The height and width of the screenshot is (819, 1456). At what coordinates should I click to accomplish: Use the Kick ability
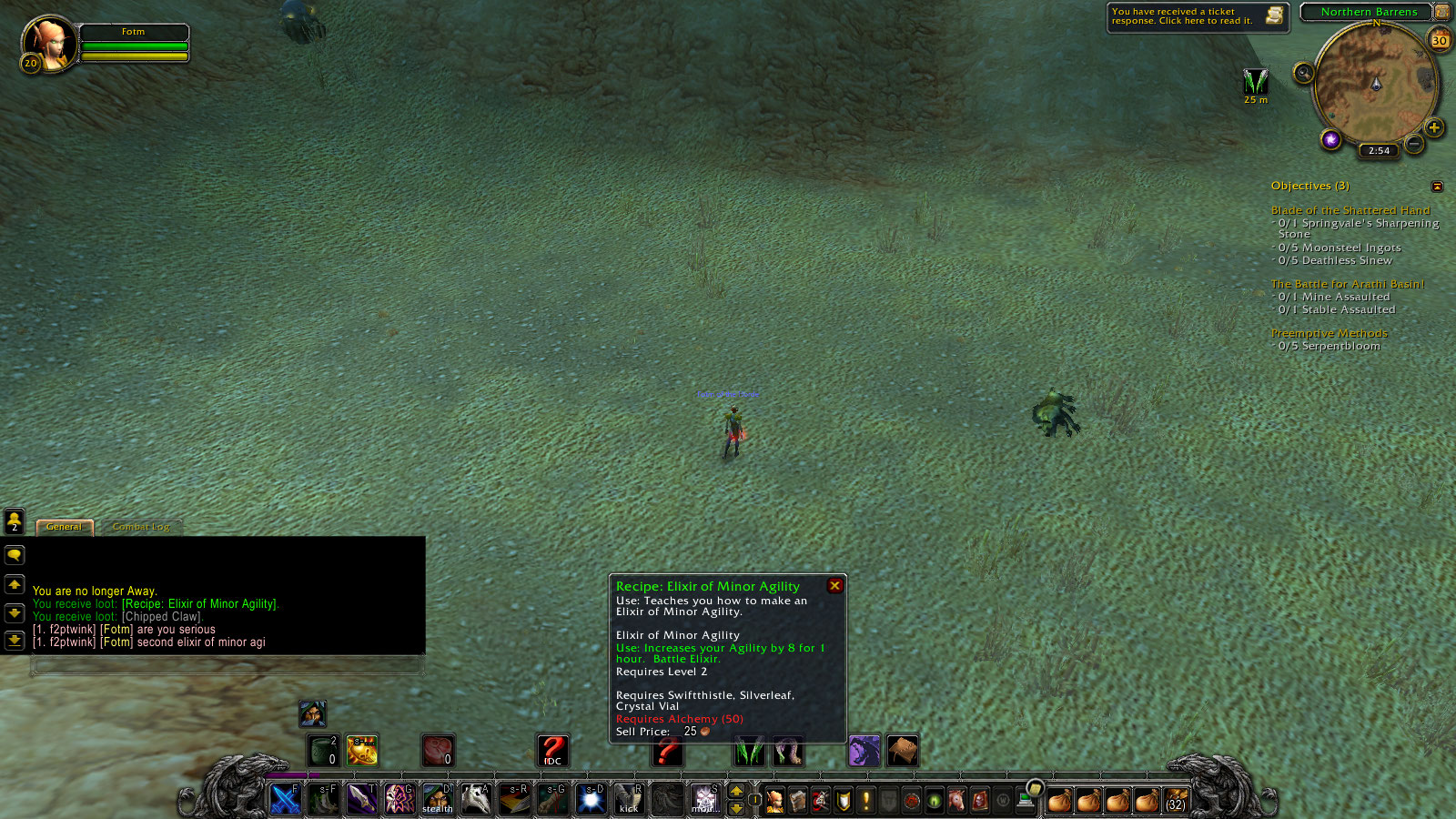pyautogui.click(x=629, y=799)
